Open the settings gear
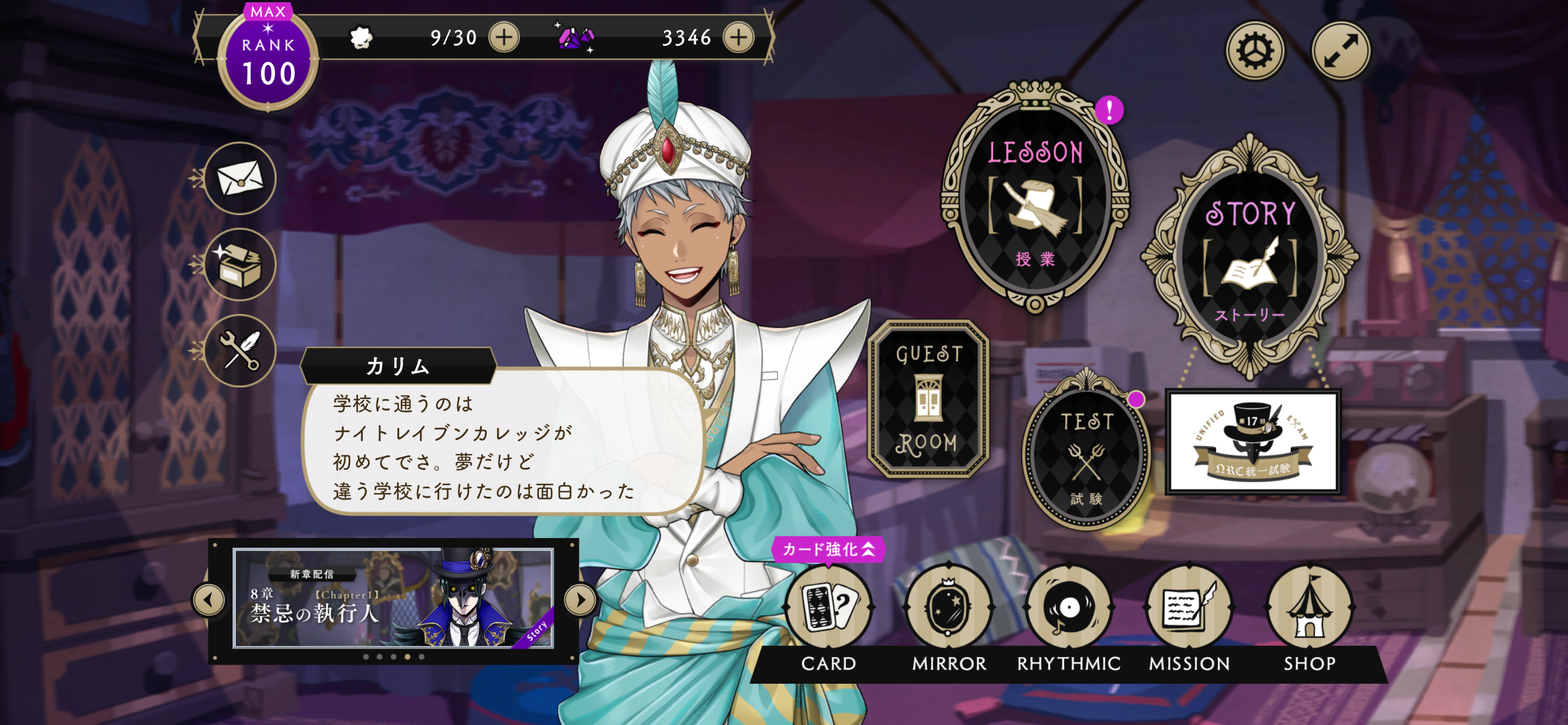The width and height of the screenshot is (1568, 725). pos(1254,50)
